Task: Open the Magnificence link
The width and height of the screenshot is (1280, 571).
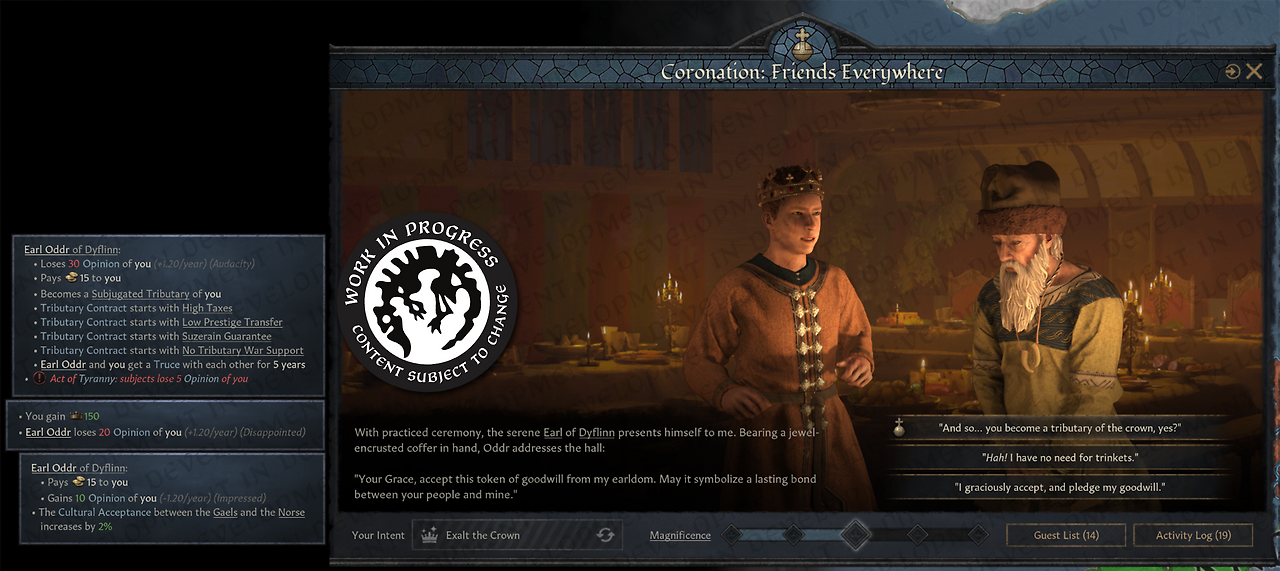Action: click(x=680, y=535)
